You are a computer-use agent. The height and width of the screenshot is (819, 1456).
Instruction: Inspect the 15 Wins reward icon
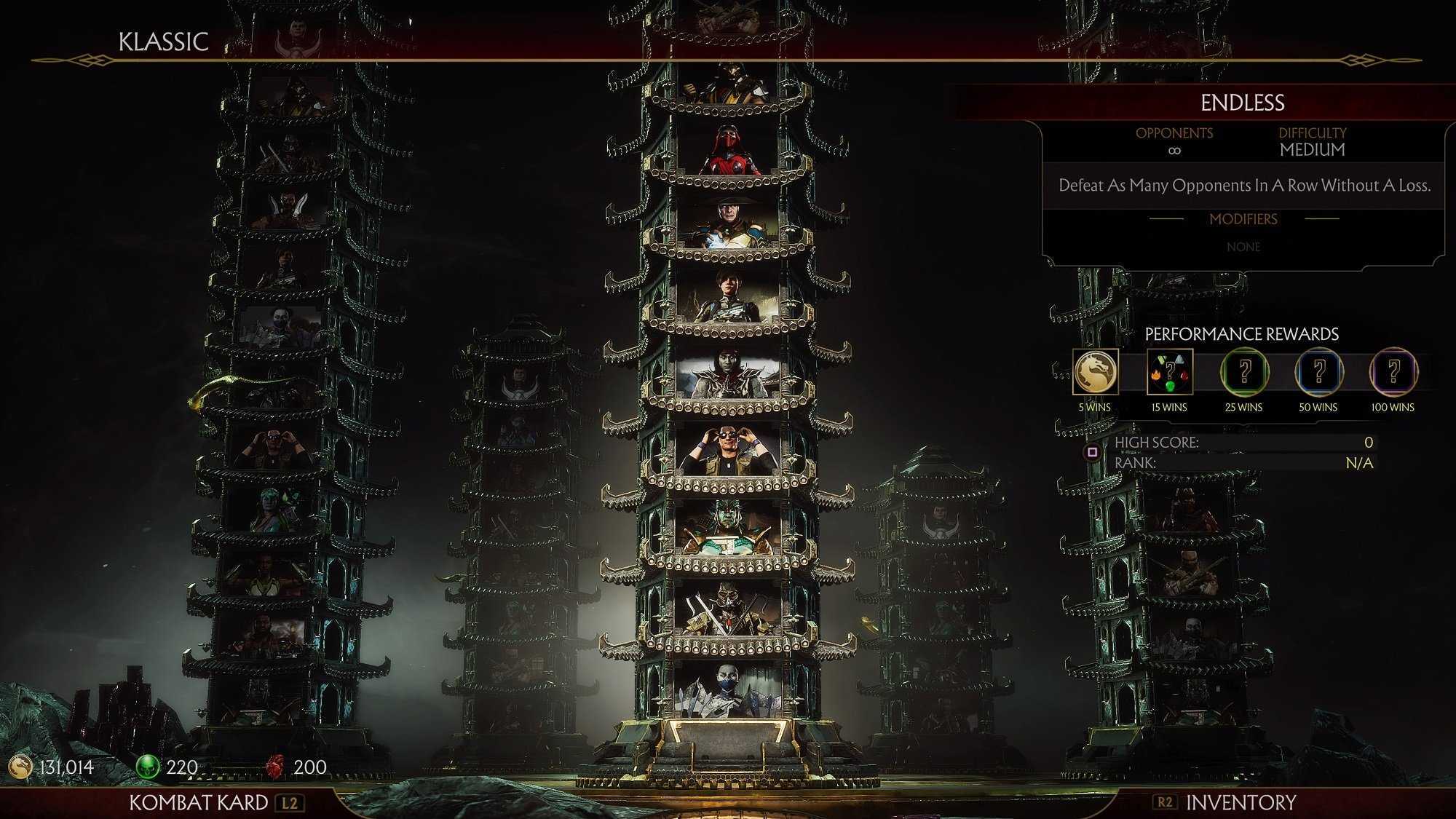click(1169, 372)
